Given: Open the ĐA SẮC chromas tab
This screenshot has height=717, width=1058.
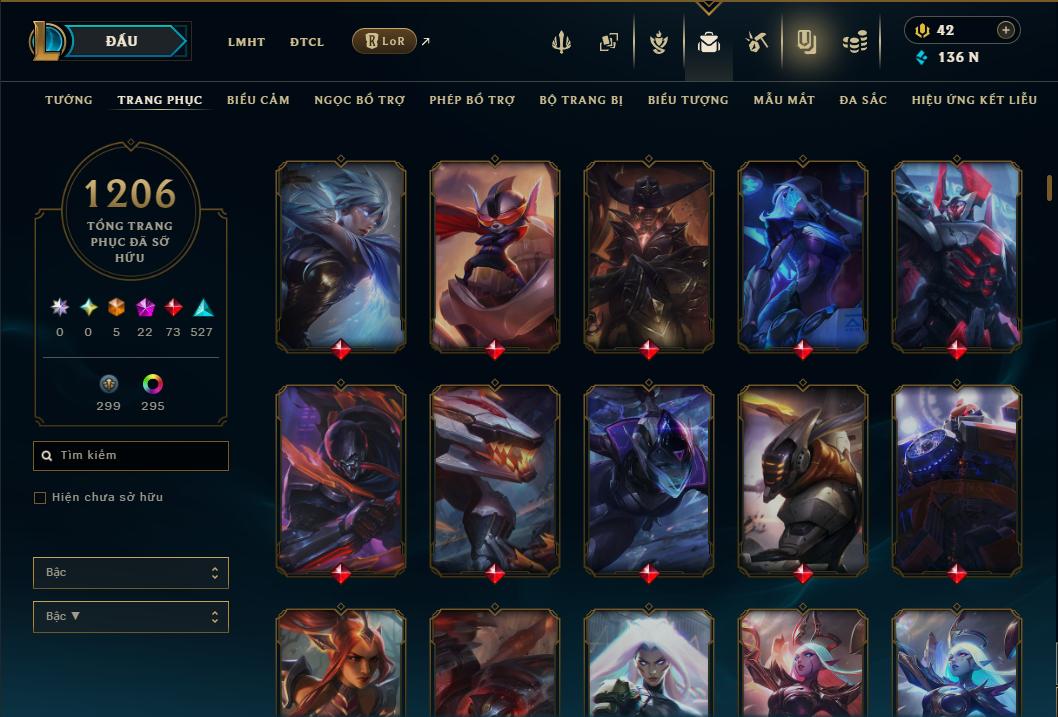Looking at the screenshot, I should [863, 100].
